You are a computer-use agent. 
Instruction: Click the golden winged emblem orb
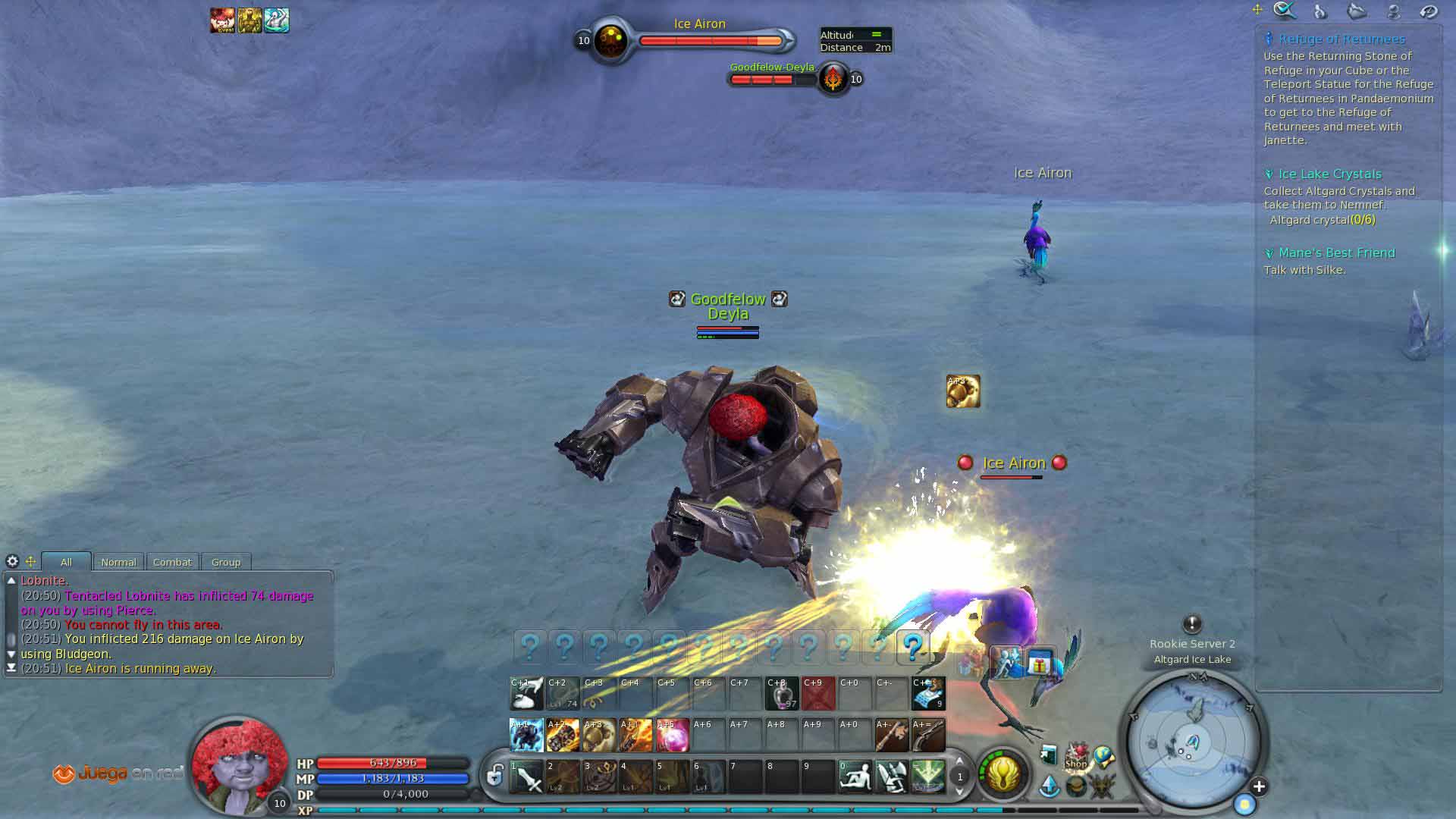click(1003, 774)
